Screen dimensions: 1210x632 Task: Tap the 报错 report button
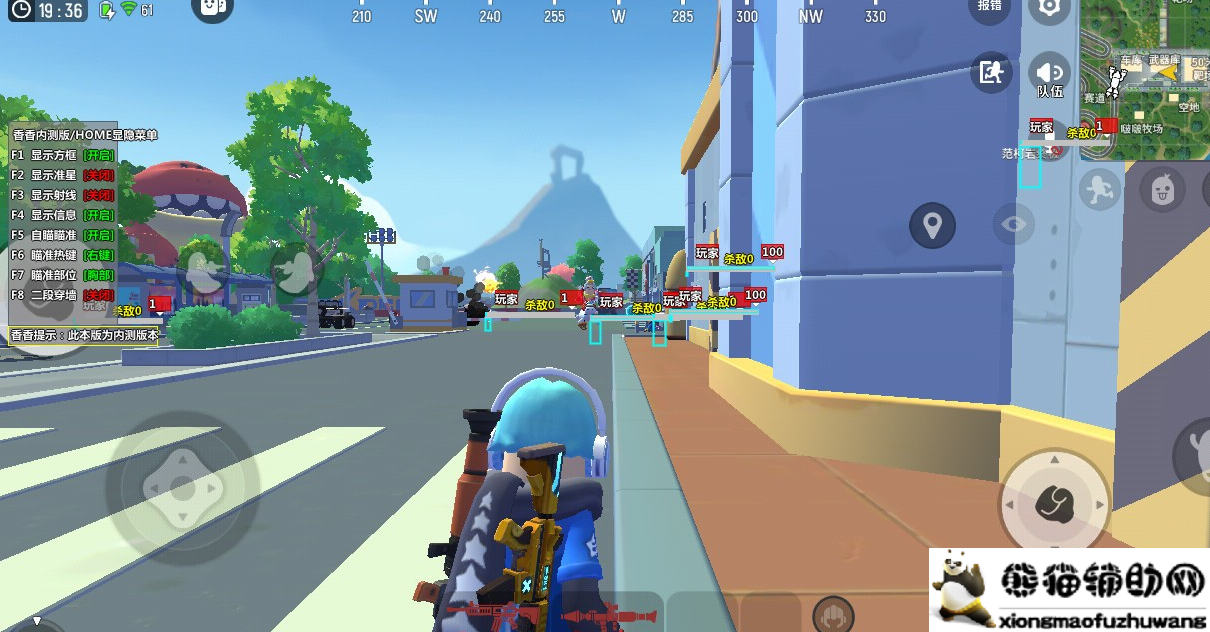pyautogui.click(x=990, y=6)
